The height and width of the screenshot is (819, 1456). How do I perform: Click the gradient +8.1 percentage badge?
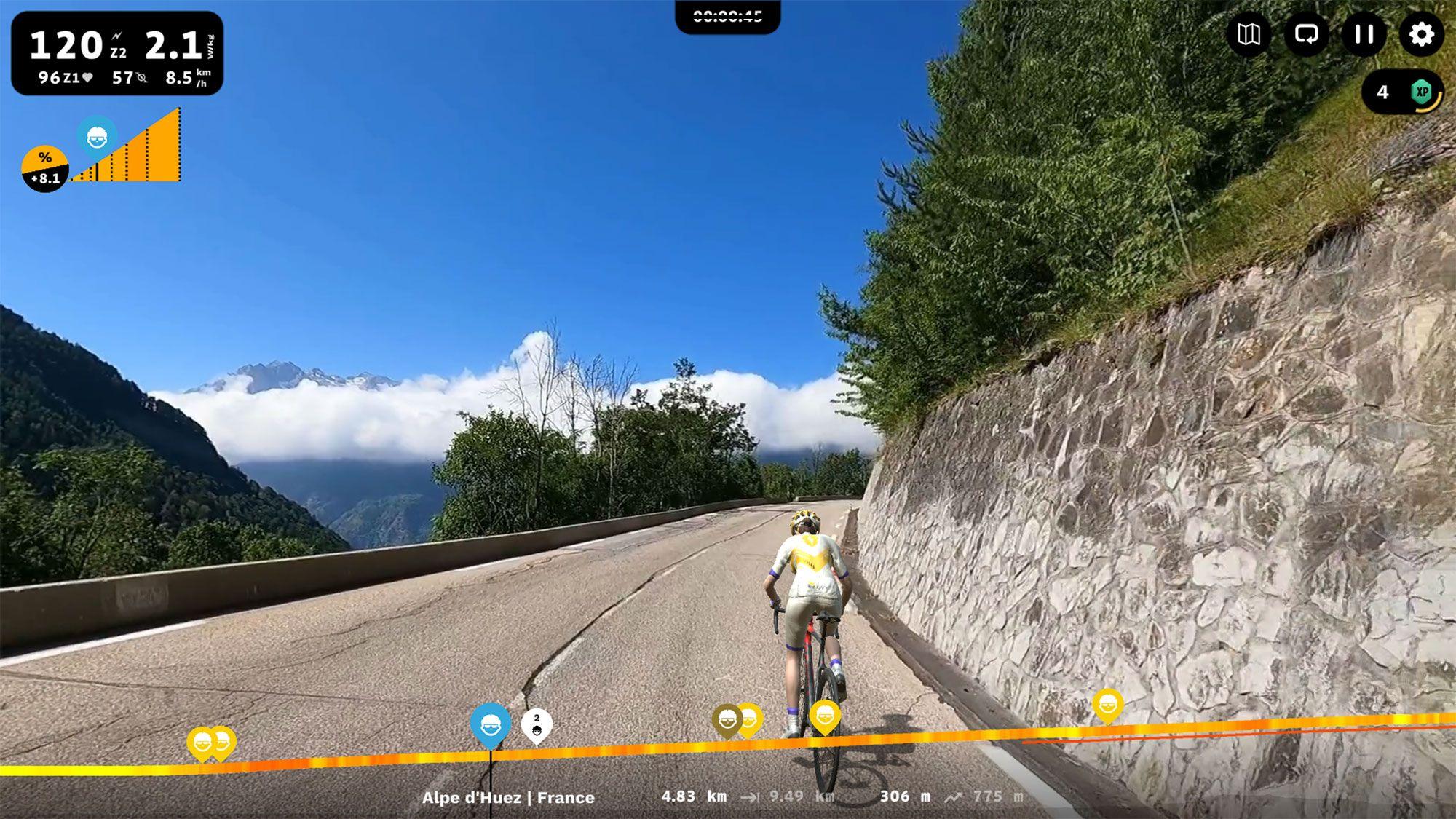coord(44,165)
